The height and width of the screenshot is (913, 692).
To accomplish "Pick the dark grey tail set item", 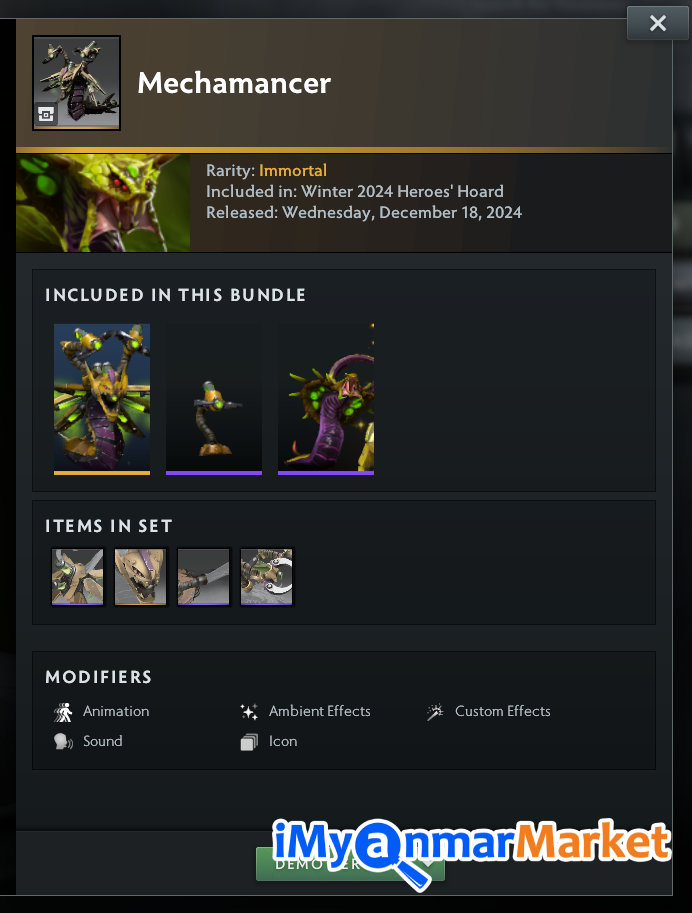I will pyautogui.click(x=204, y=576).
